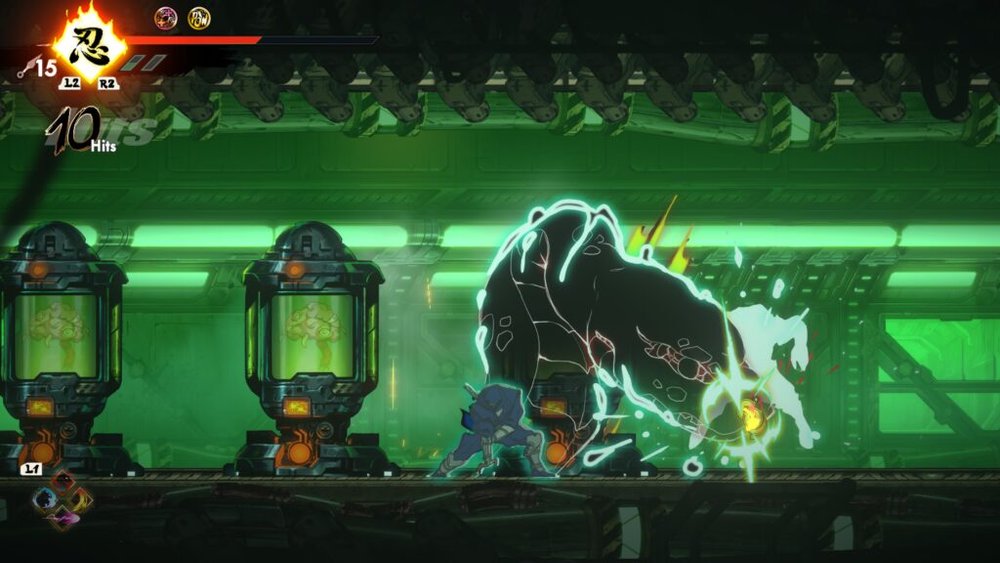Click the pink round amulet icon
The height and width of the screenshot is (563, 1000).
[x=165, y=17]
